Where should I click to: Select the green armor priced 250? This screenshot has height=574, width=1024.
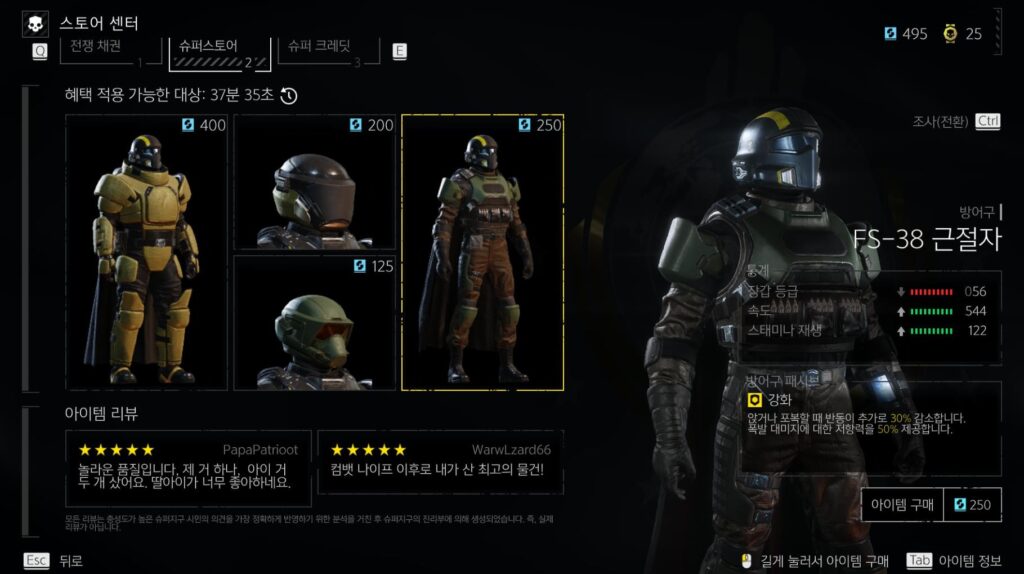482,252
